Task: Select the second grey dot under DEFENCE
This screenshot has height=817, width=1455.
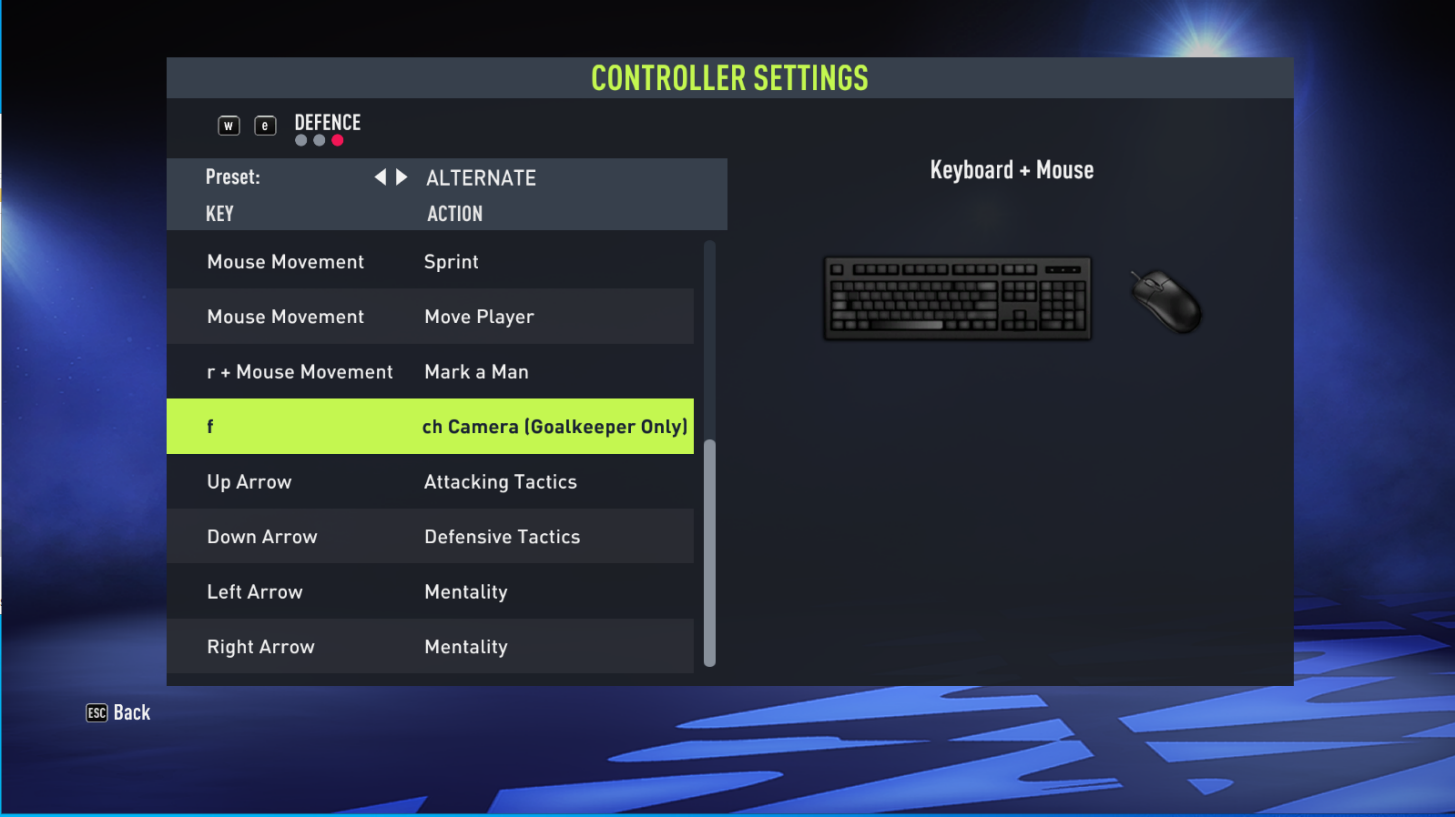Action: (319, 141)
